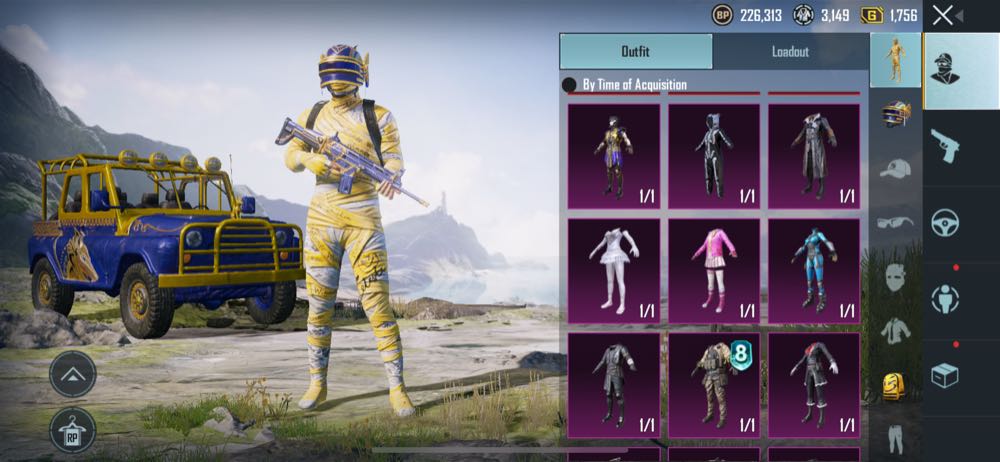
Task: Choose the blue armored bodysuit outfit
Action: [x=813, y=270]
